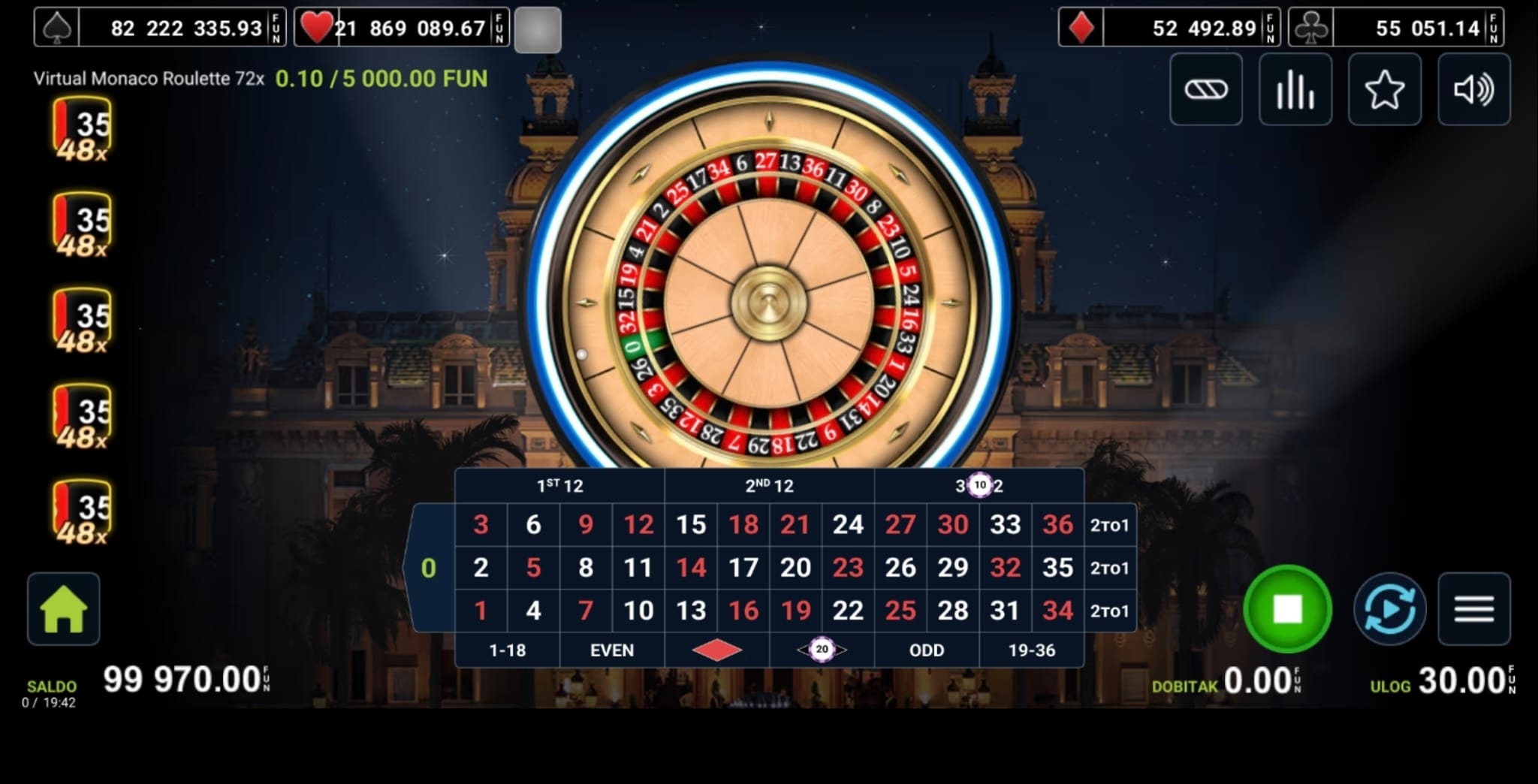Go to the home screen
Image resolution: width=1538 pixels, height=784 pixels.
click(64, 609)
